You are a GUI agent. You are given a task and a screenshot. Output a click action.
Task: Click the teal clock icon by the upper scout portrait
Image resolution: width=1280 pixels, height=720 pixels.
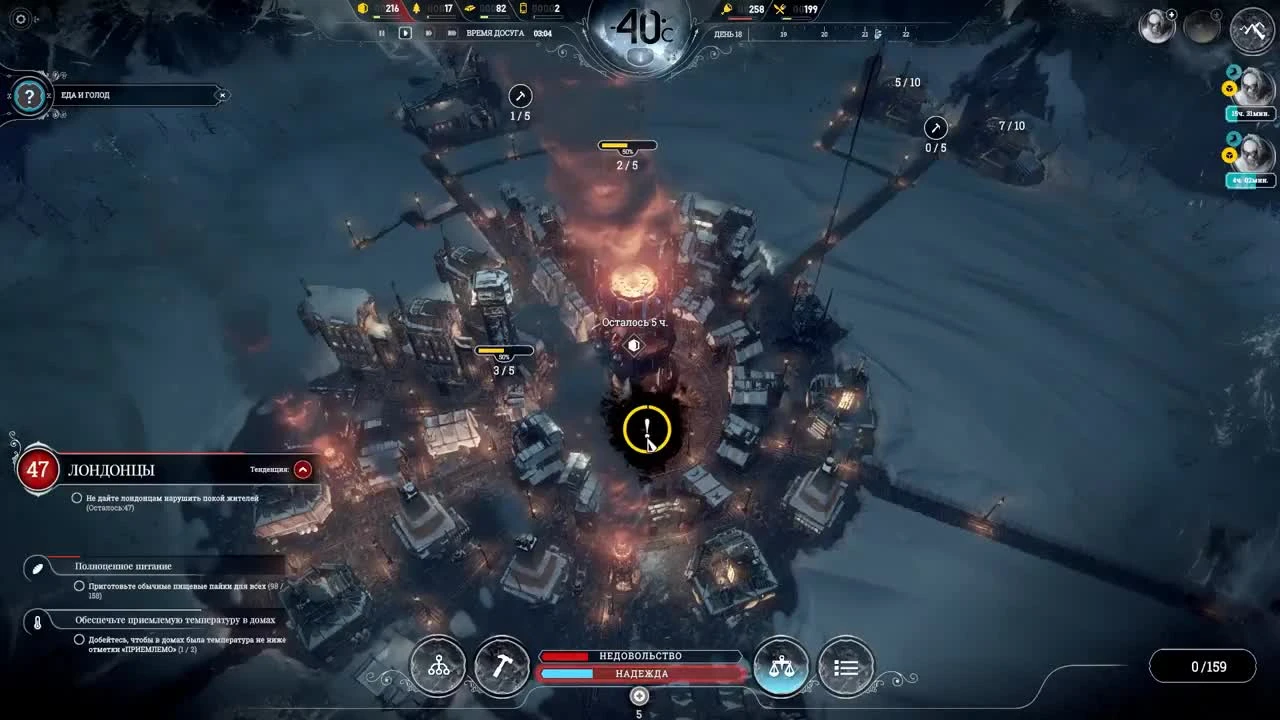click(x=1234, y=69)
